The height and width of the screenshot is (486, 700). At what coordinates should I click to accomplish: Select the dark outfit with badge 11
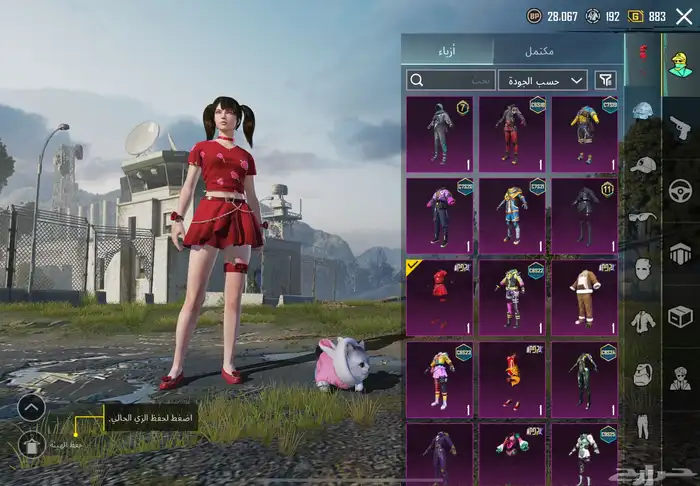(584, 215)
